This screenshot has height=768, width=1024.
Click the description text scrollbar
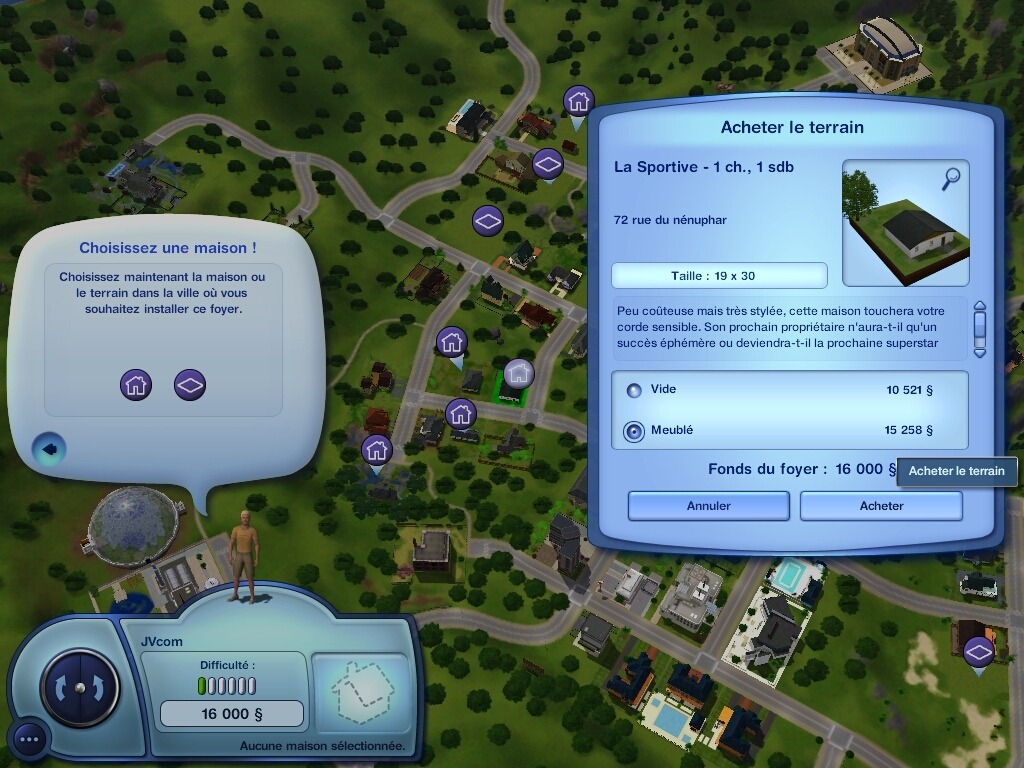pyautogui.click(x=979, y=327)
